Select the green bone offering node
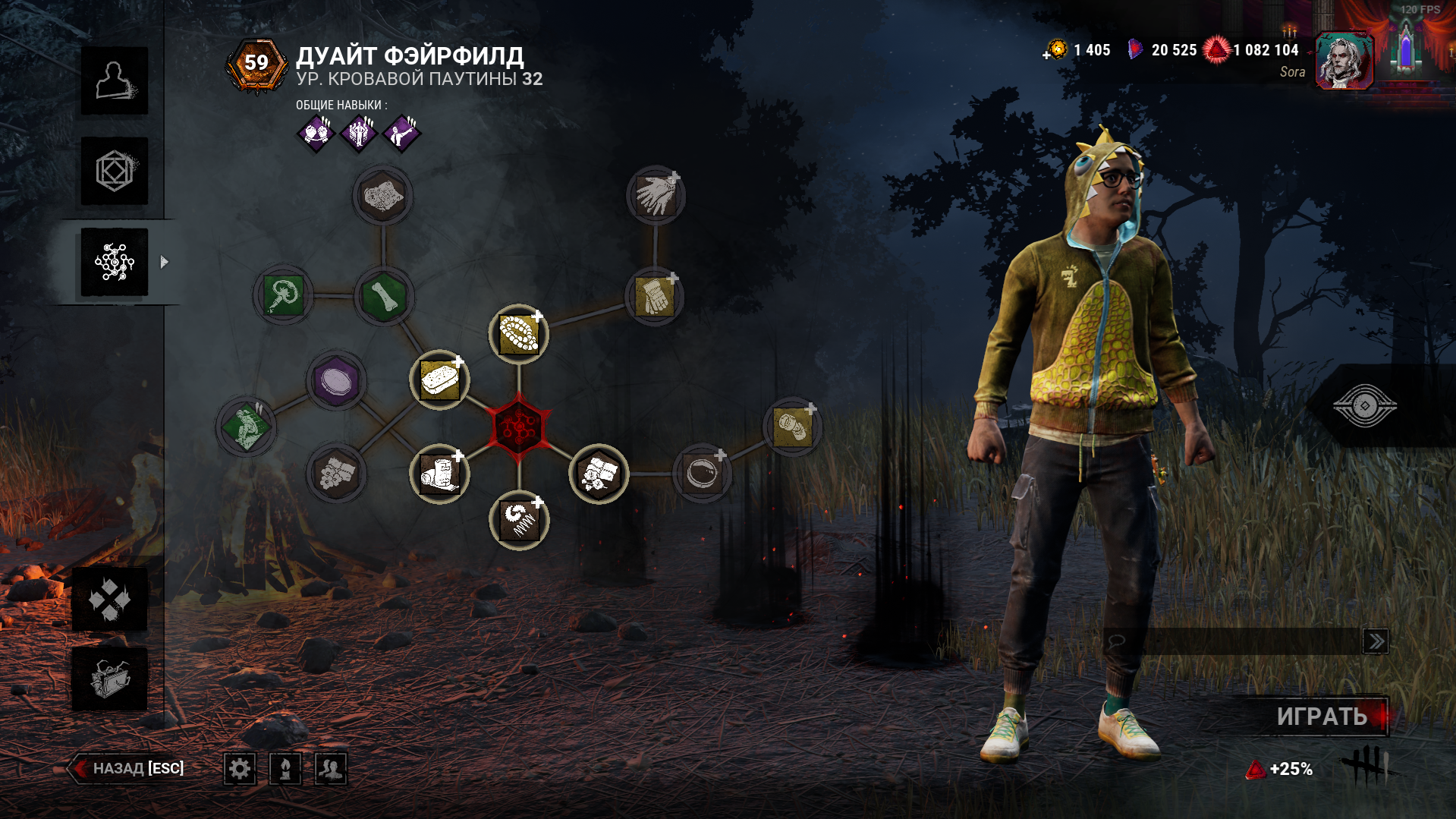The width and height of the screenshot is (1456, 819). (x=384, y=295)
